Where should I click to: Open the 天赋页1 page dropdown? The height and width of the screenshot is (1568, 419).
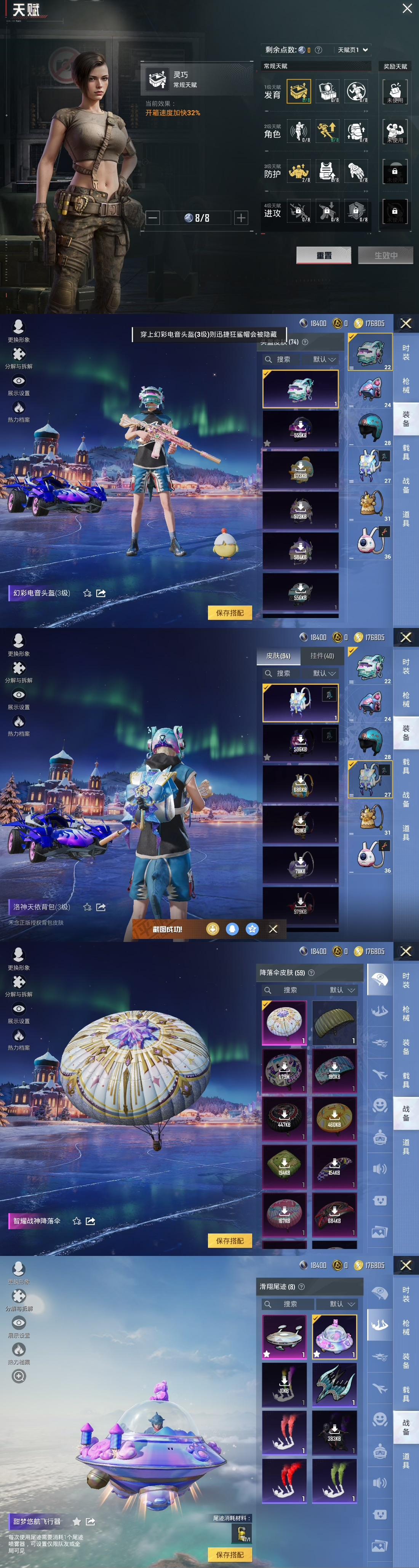click(353, 50)
